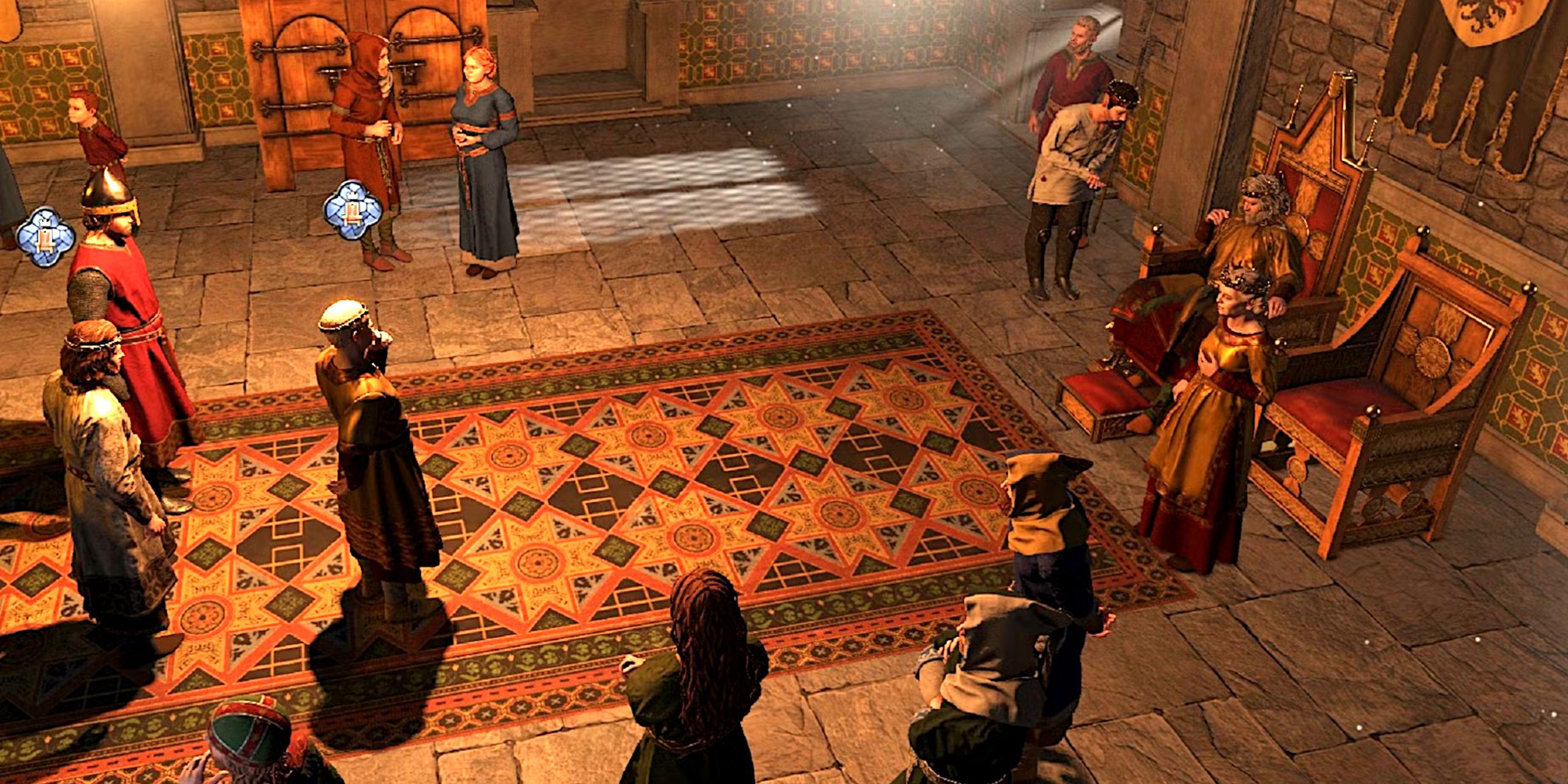Open the throne icon beside the helmeted guard
Image resolution: width=1568 pixels, height=784 pixels.
tap(45, 237)
